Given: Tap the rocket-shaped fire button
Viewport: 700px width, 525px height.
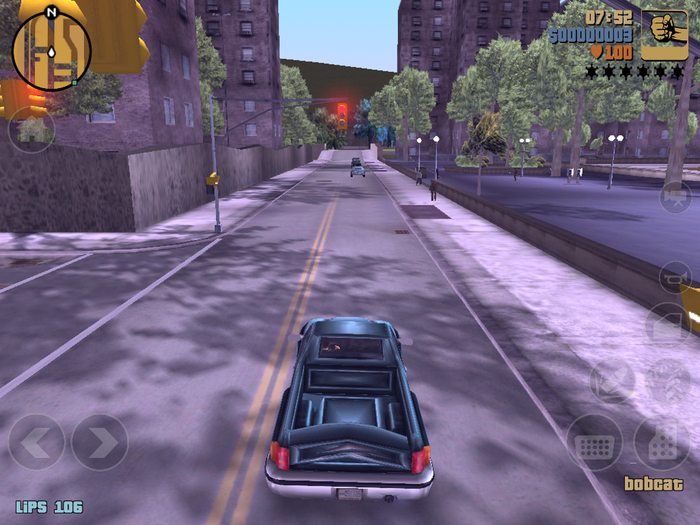Looking at the screenshot, I should (611, 382).
